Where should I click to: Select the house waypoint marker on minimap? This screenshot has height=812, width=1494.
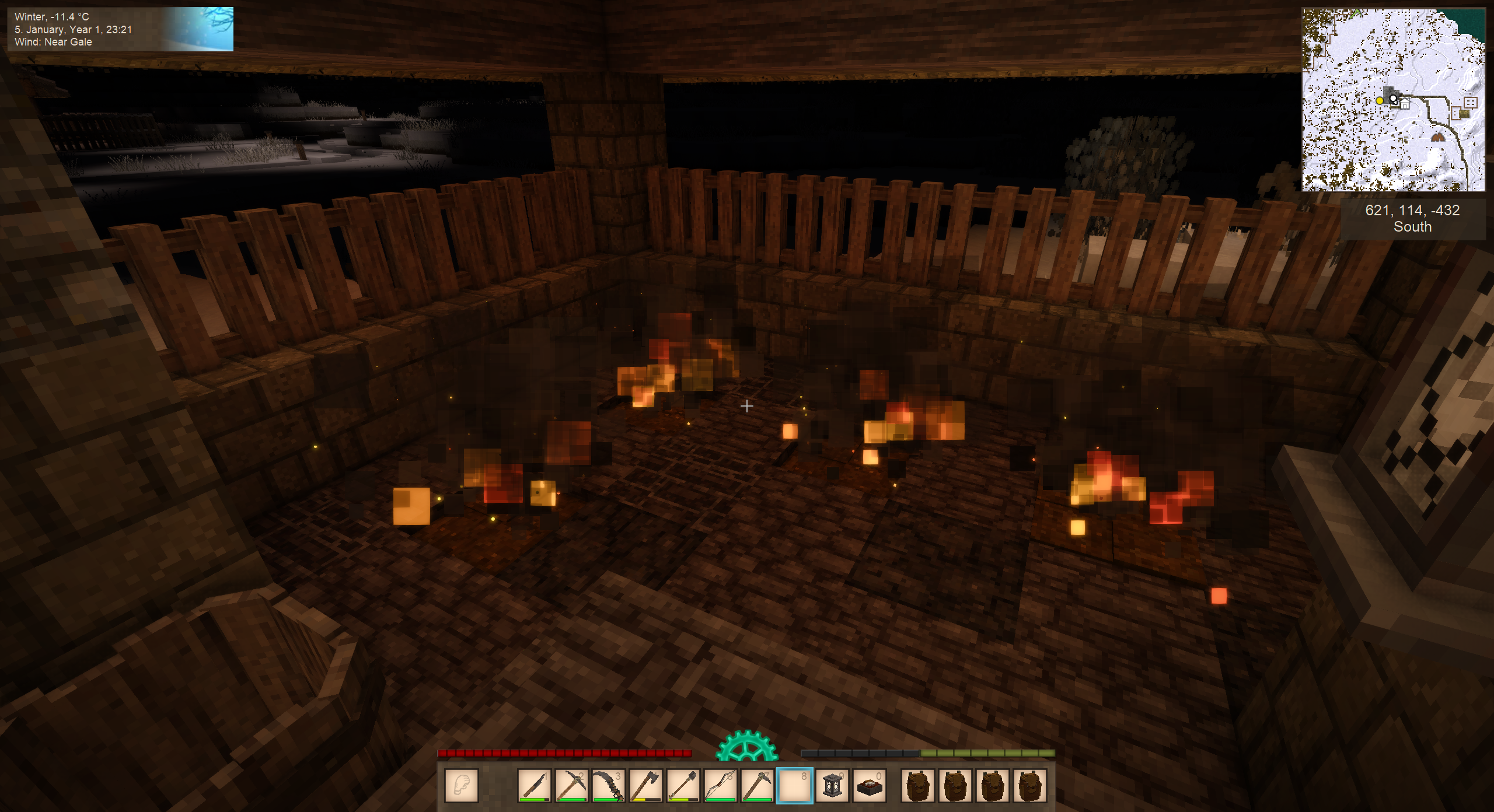pos(1405,104)
